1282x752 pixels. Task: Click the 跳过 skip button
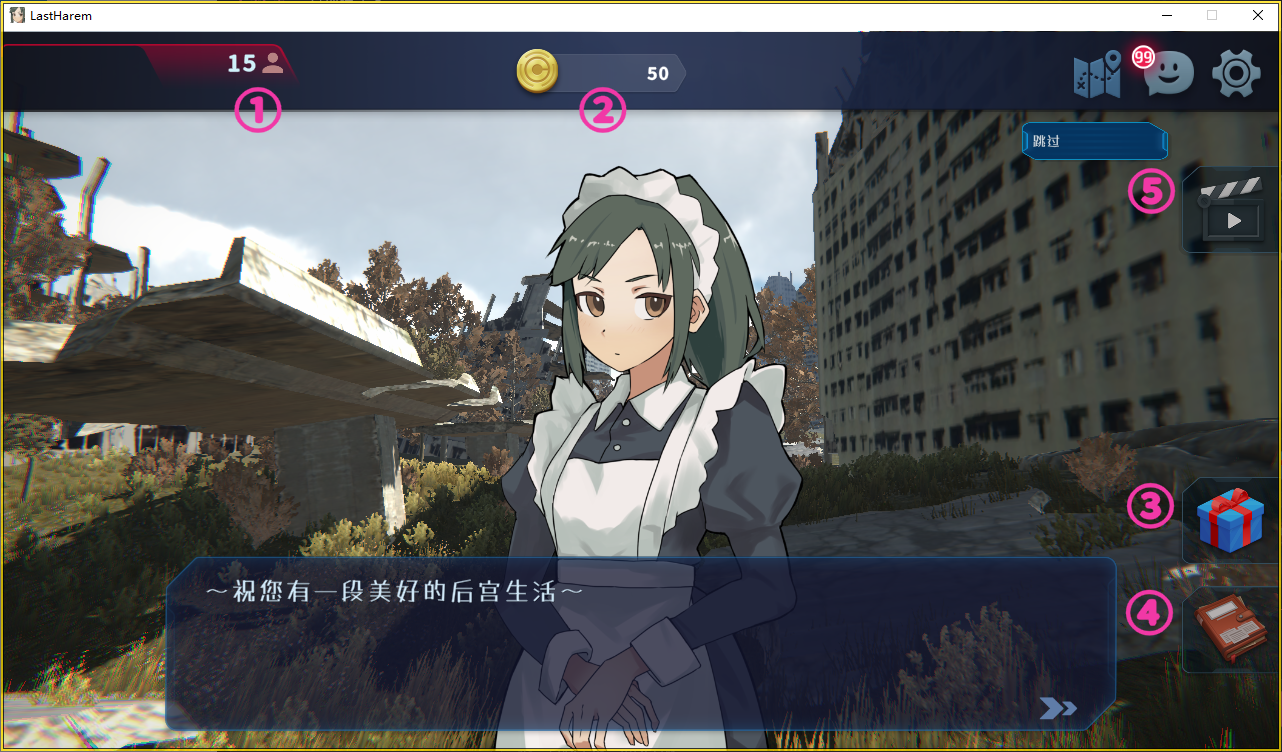pyautogui.click(x=1094, y=141)
